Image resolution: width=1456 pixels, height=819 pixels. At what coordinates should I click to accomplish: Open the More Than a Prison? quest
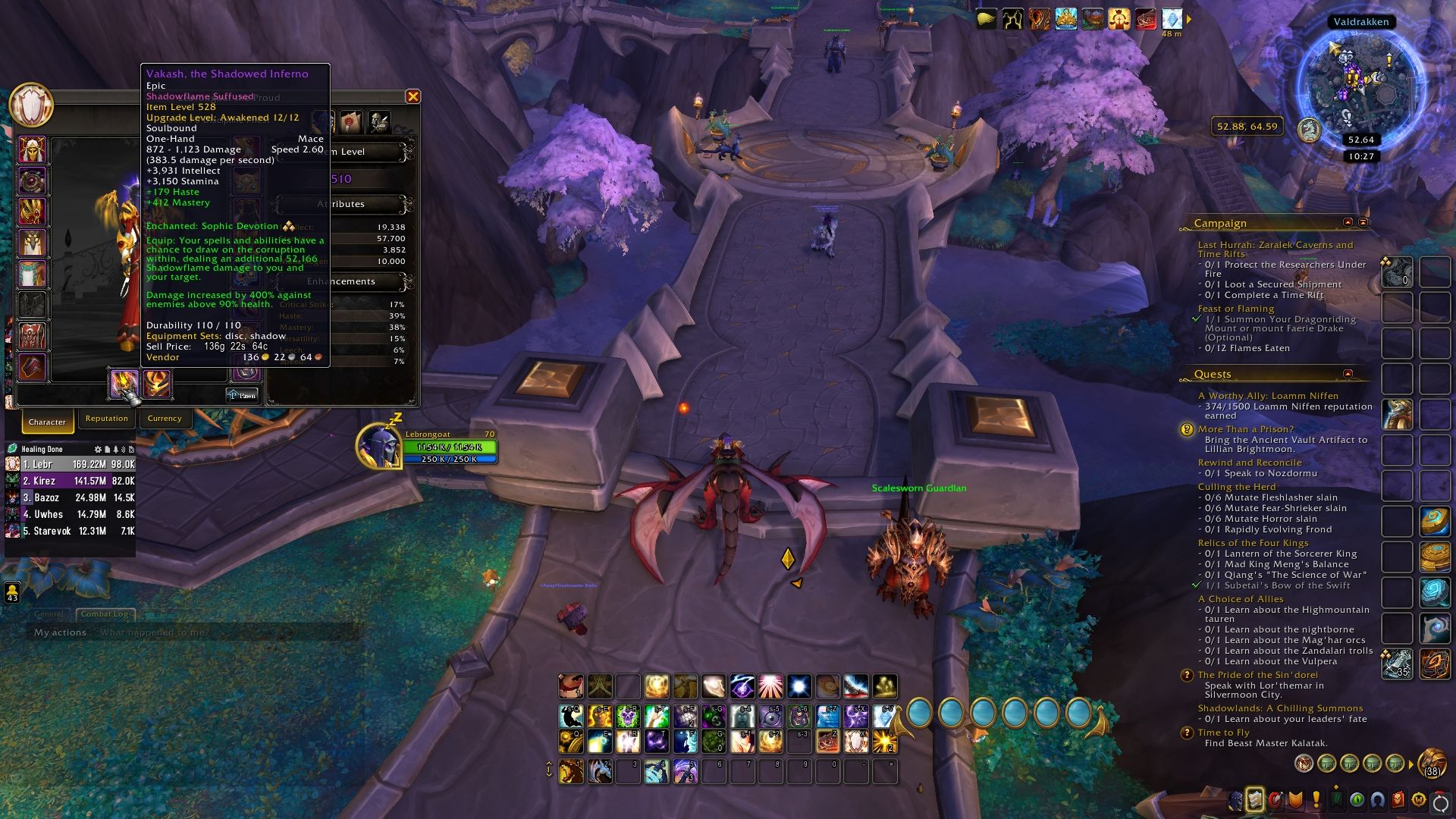pos(1246,429)
